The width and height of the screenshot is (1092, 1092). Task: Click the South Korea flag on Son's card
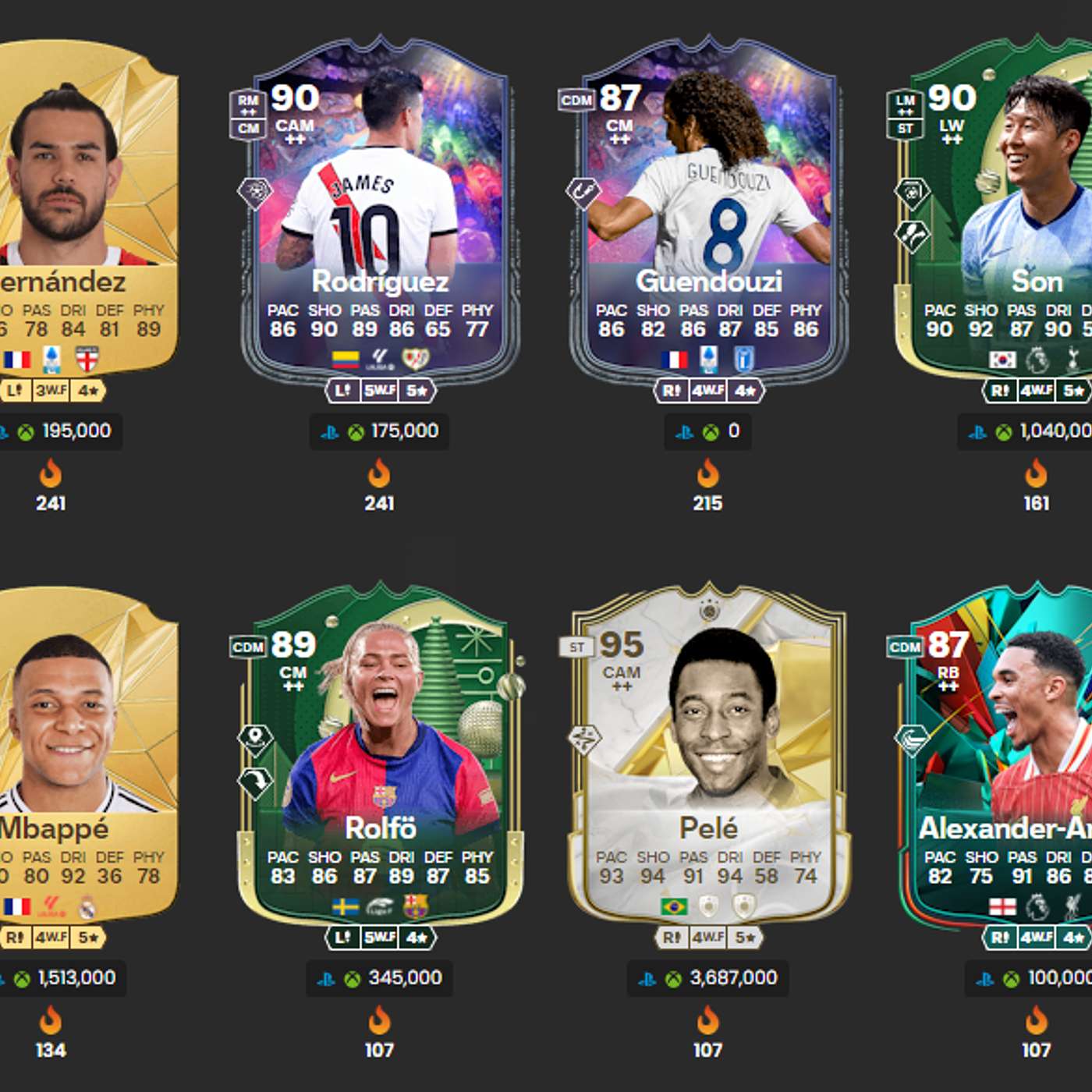click(x=1002, y=360)
